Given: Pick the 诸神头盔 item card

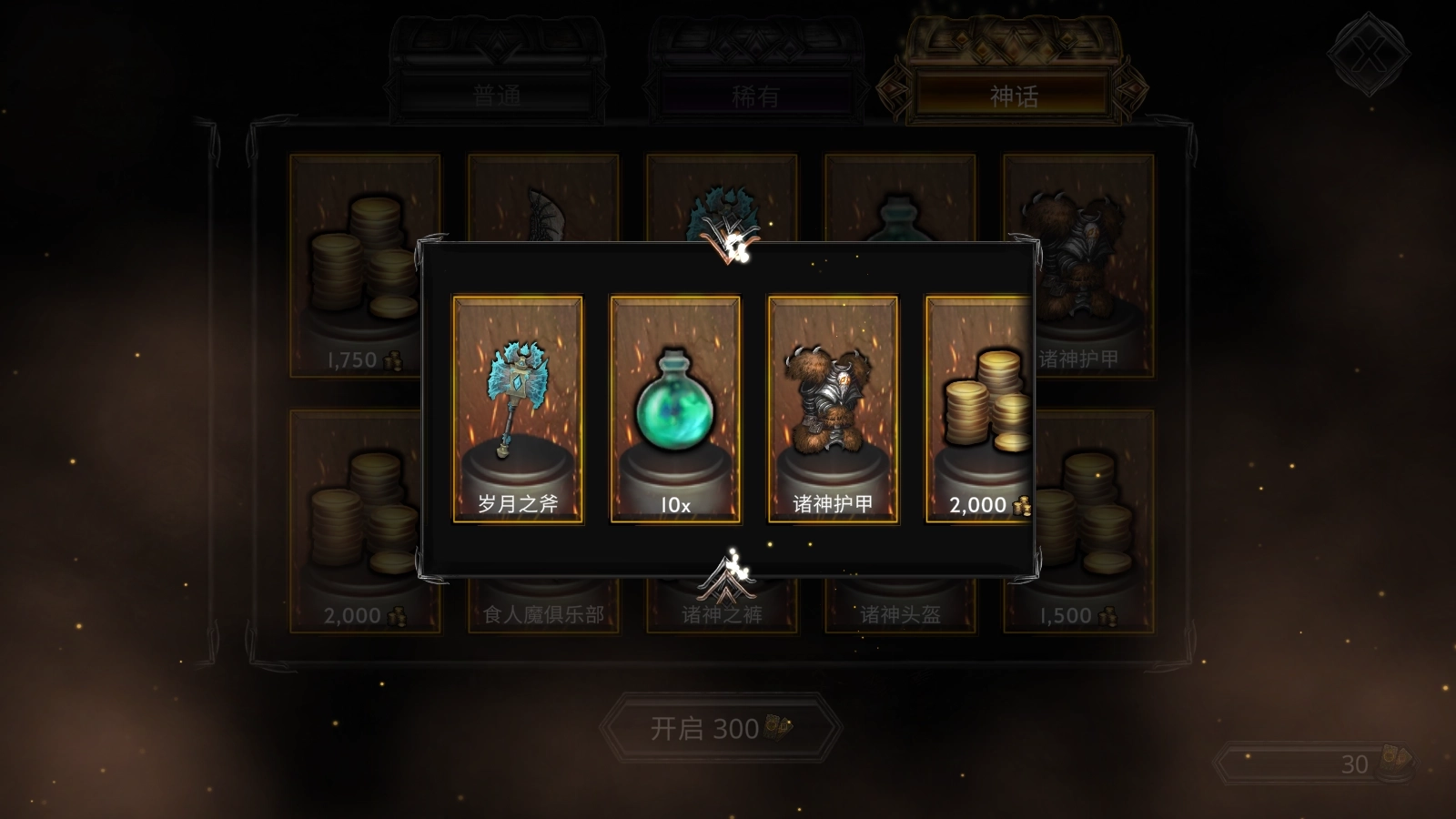Looking at the screenshot, I should point(900,608).
